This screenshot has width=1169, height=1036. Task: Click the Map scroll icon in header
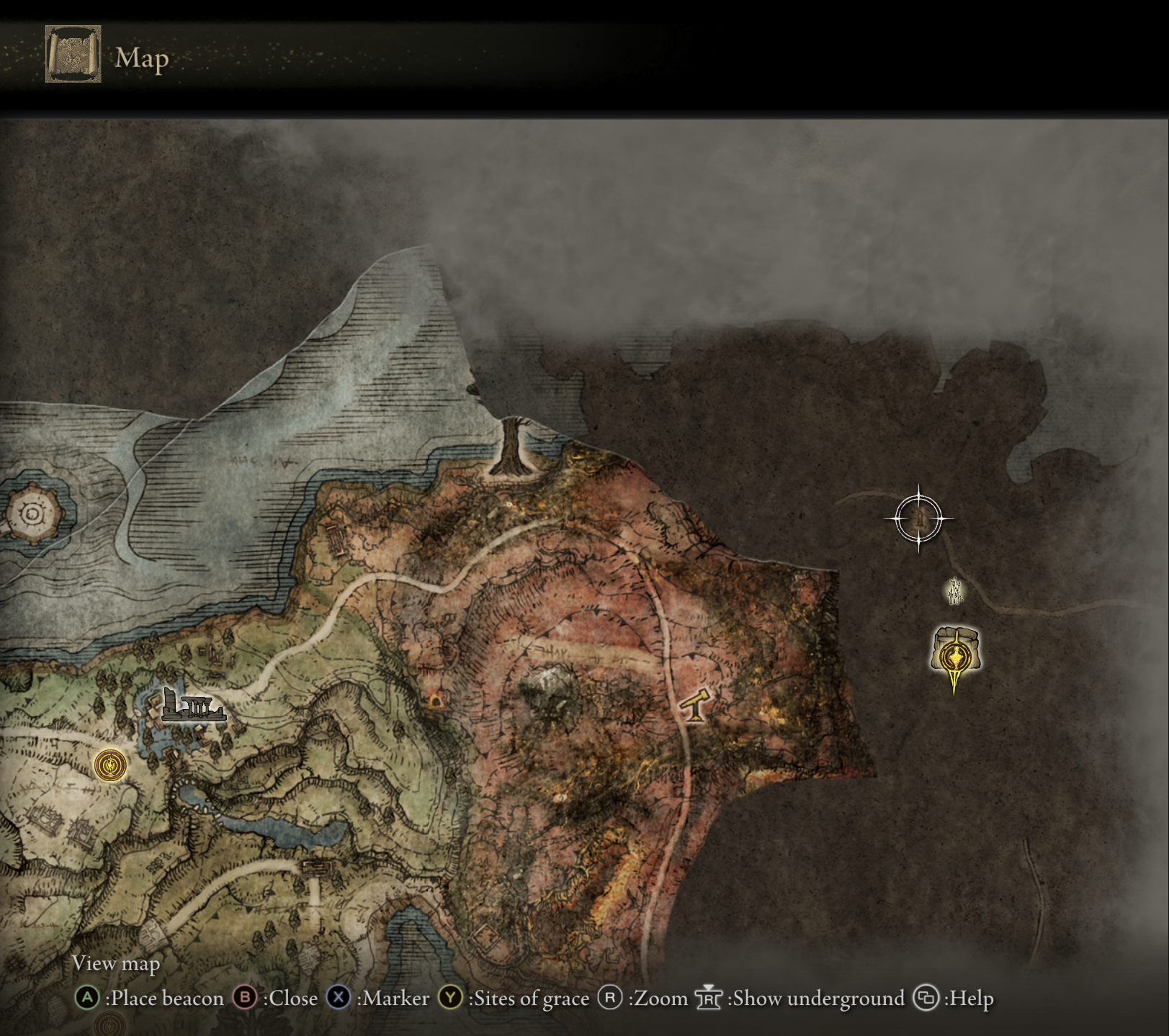tap(73, 55)
